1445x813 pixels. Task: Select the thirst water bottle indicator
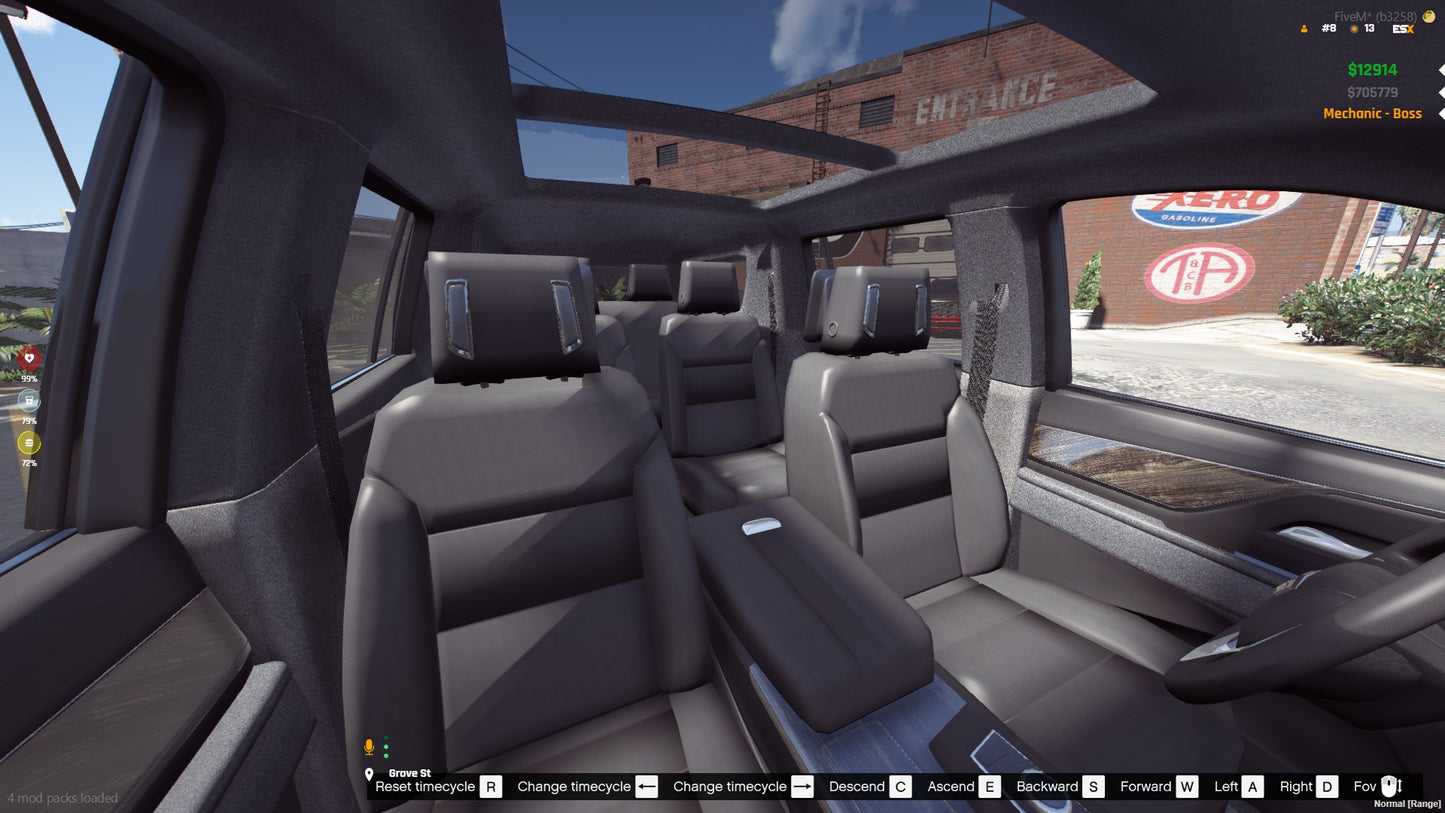pos(29,401)
